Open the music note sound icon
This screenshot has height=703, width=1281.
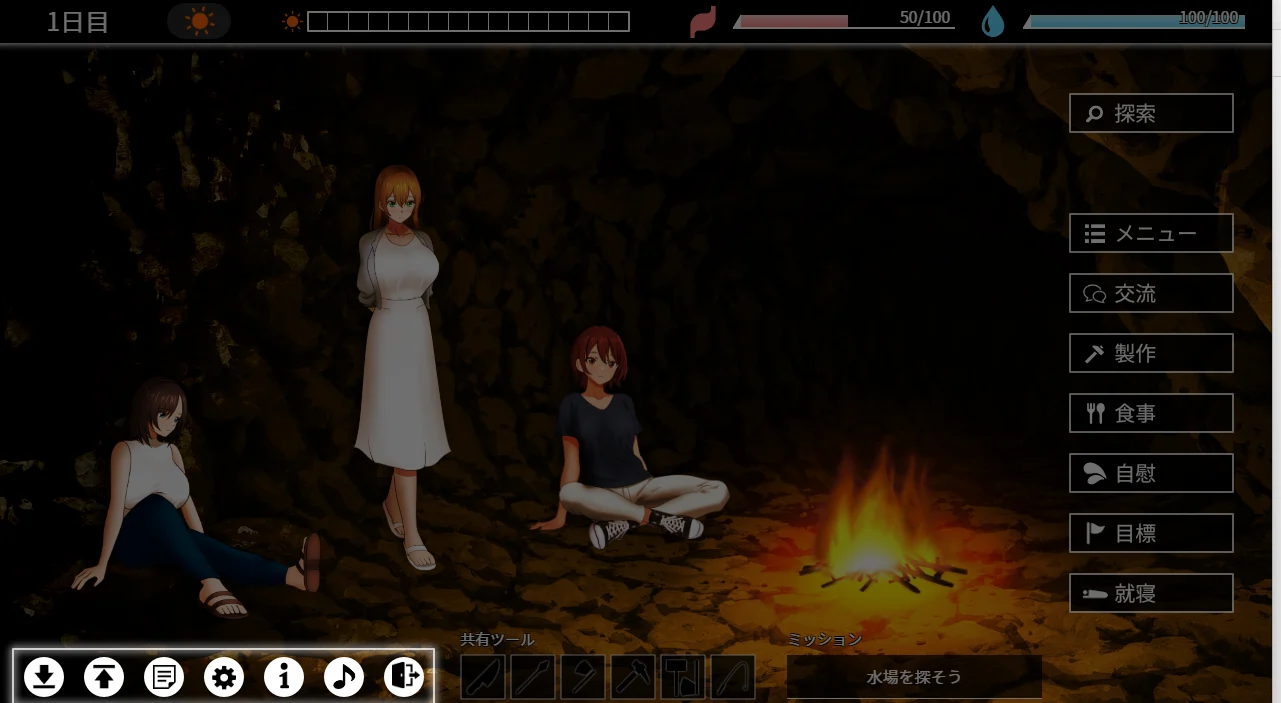(344, 677)
